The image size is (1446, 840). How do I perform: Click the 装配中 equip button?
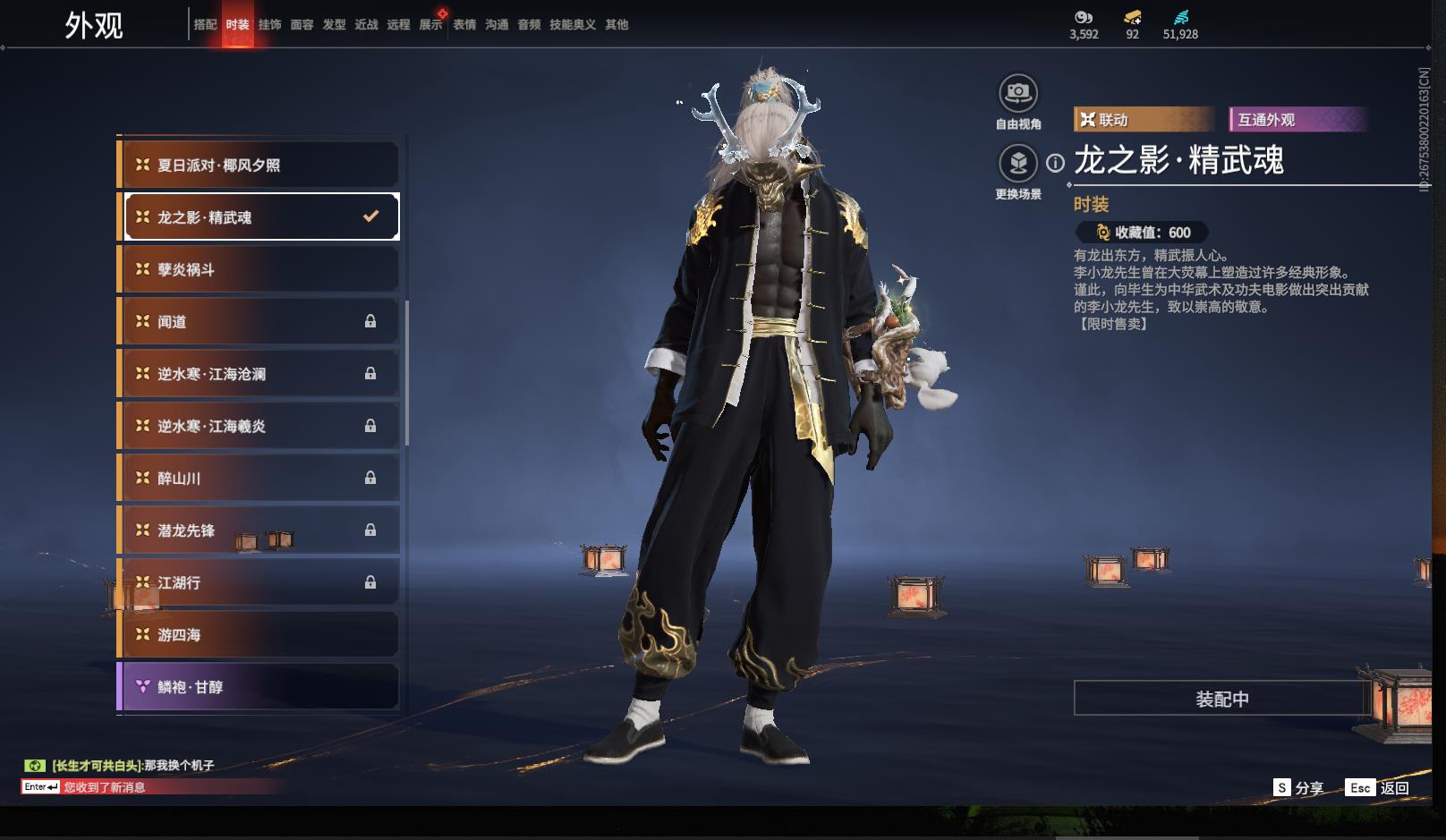(1221, 699)
